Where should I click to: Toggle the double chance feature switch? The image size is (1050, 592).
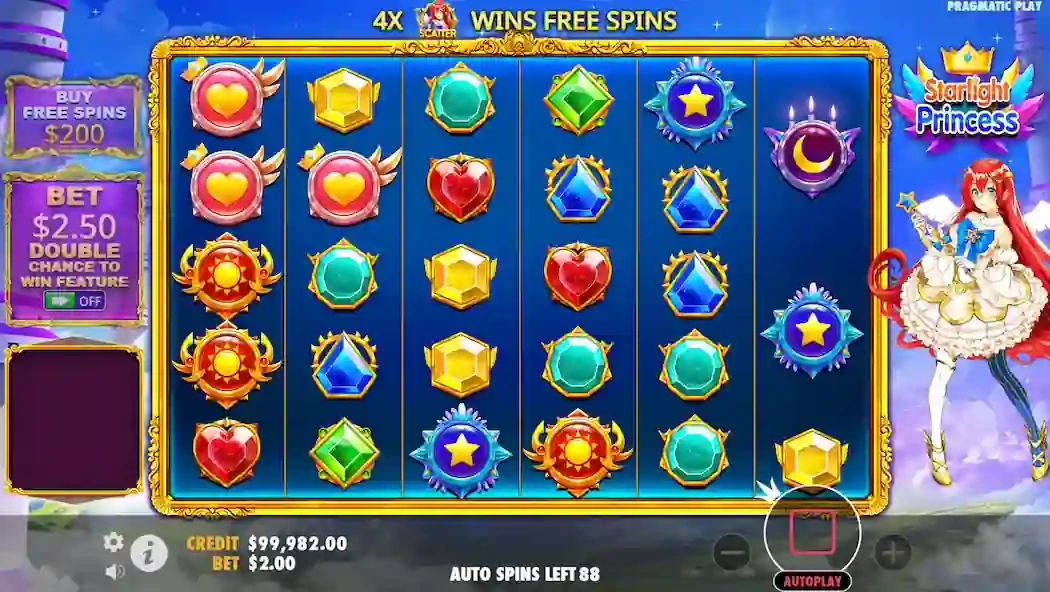click(74, 300)
